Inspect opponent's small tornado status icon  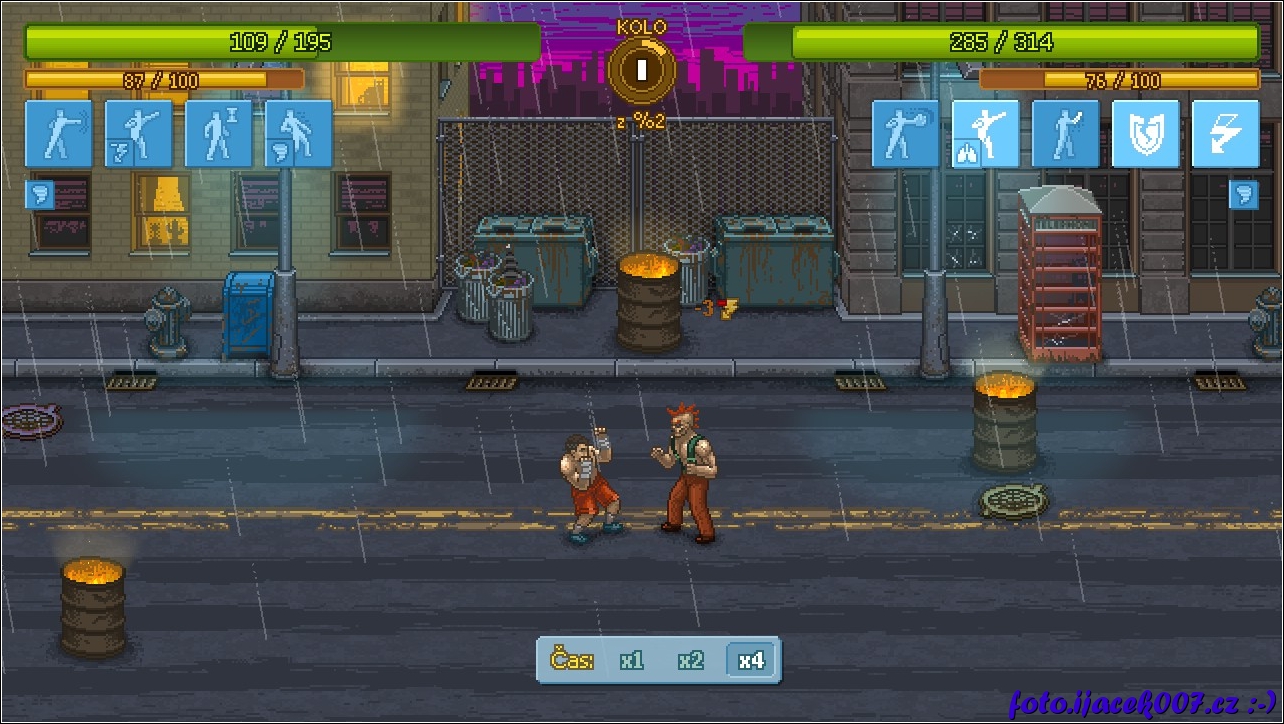(x=1244, y=194)
